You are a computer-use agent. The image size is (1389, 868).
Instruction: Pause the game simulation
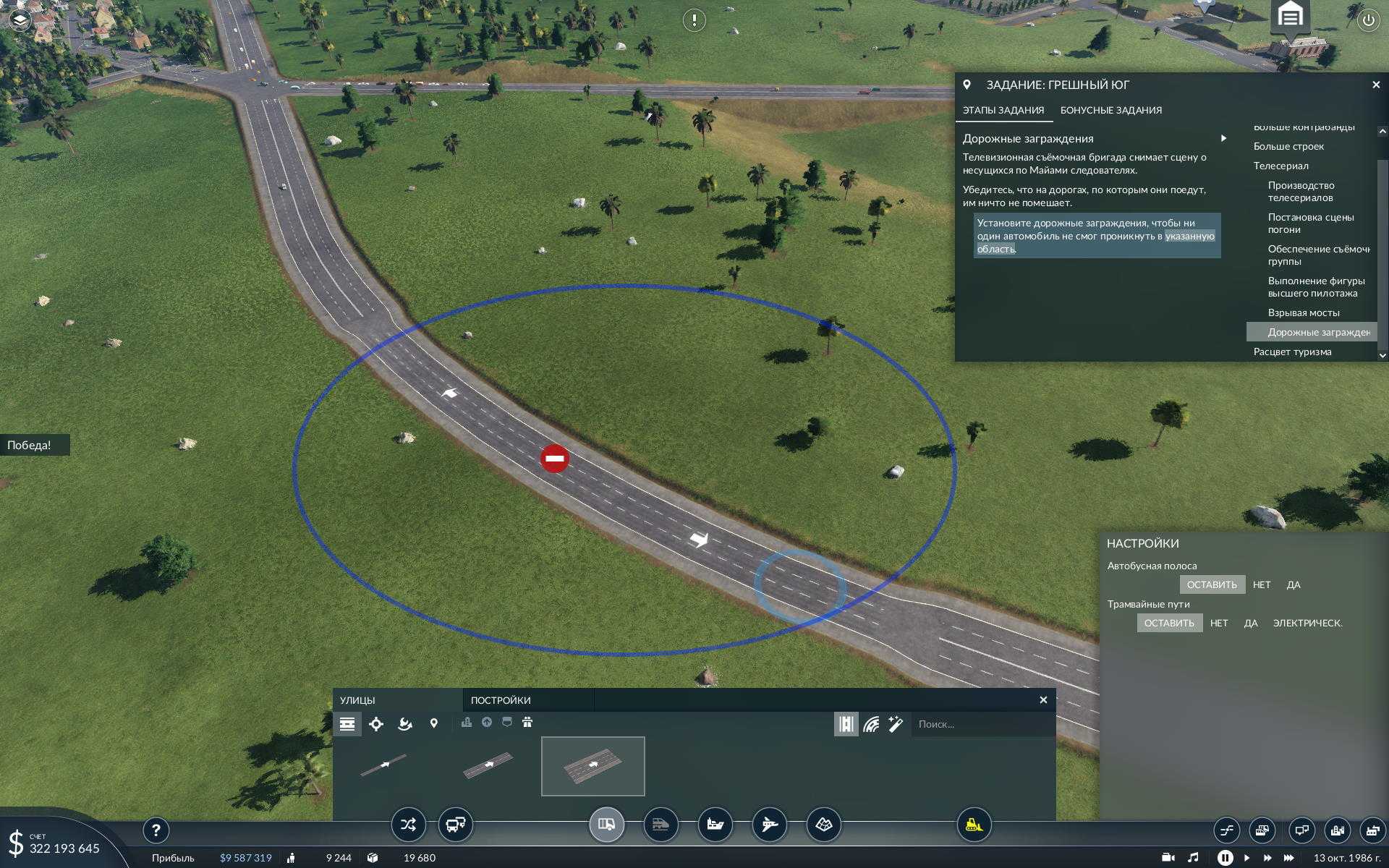point(1225,858)
